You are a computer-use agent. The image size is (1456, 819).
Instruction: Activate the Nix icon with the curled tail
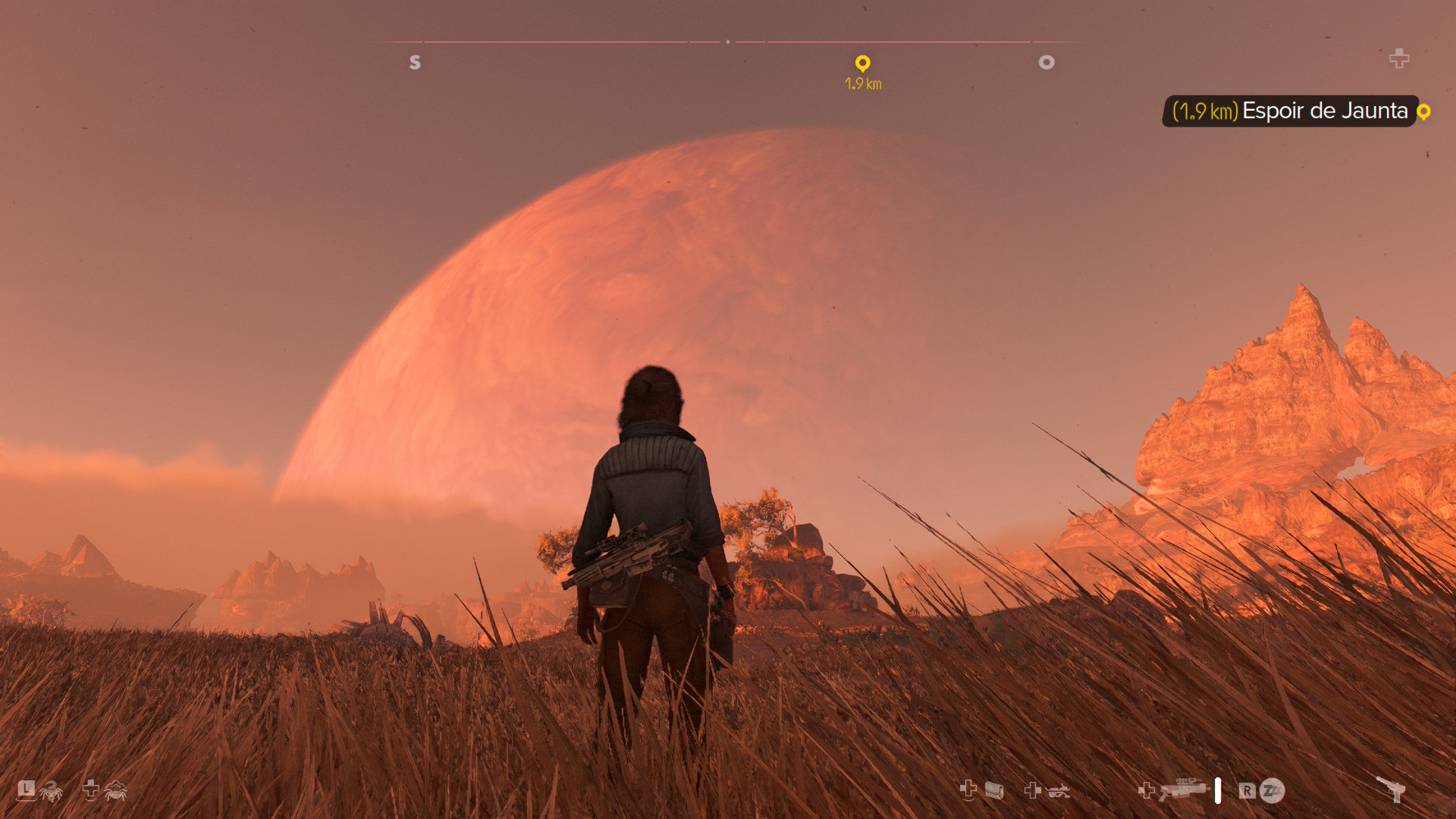[51, 792]
